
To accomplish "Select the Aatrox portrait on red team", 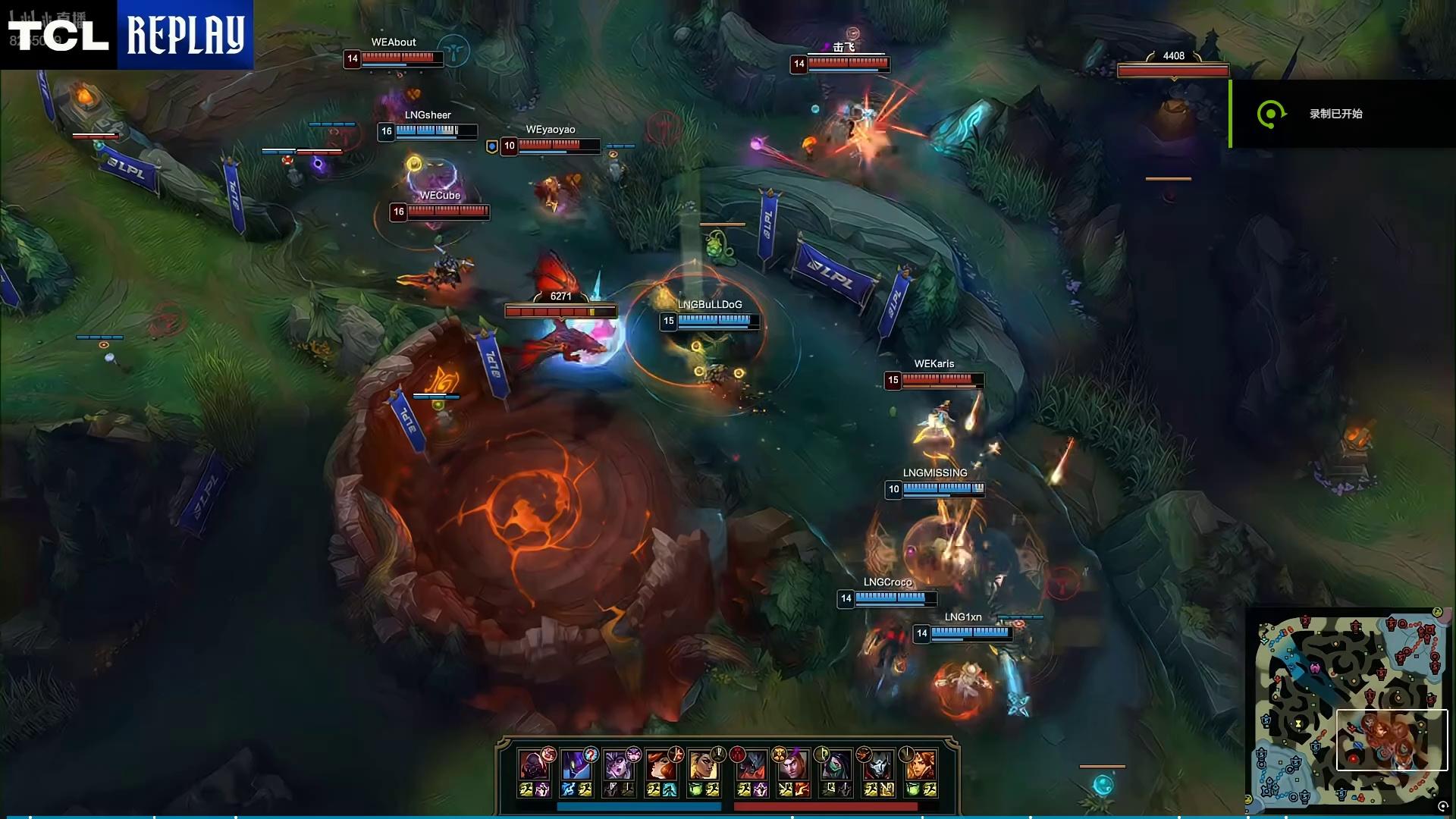I will click(752, 766).
